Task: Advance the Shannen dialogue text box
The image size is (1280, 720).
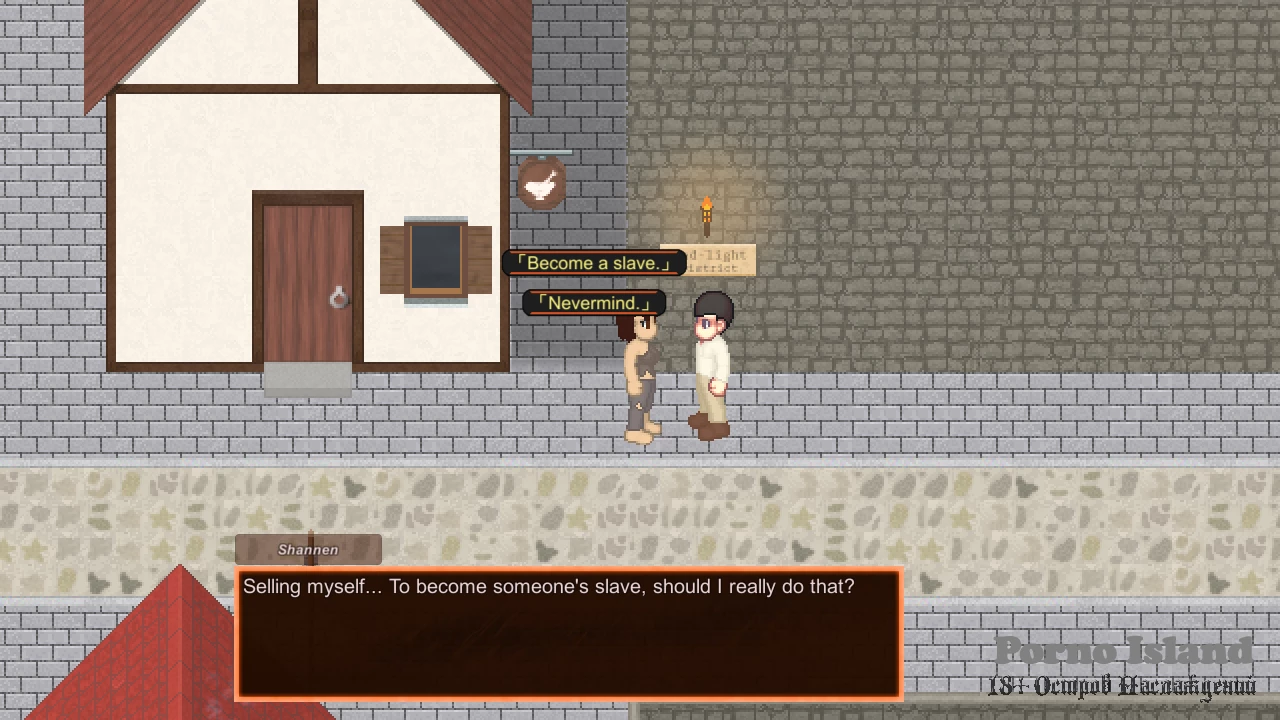Action: 569,634
